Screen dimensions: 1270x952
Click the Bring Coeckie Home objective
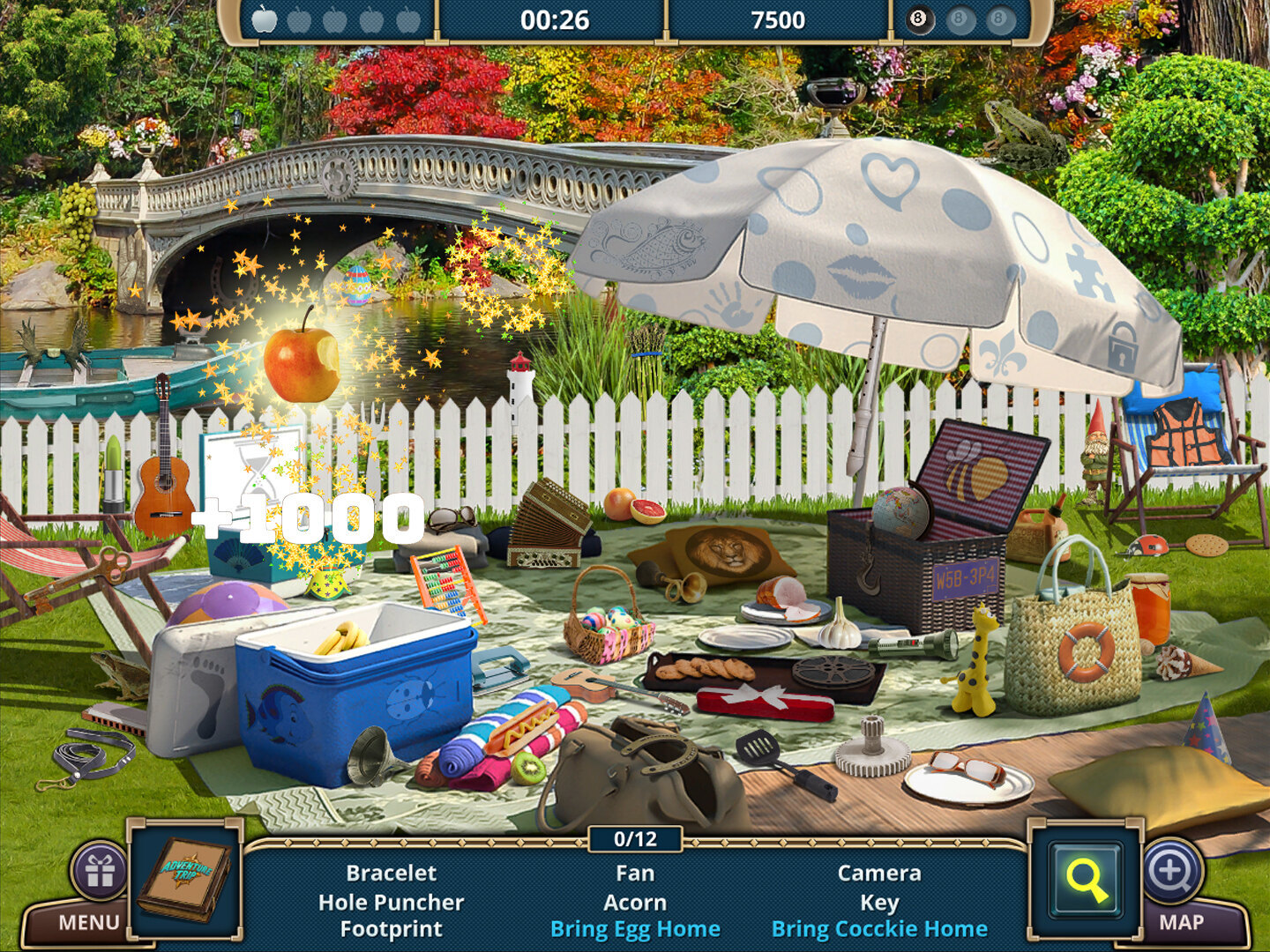[879, 929]
